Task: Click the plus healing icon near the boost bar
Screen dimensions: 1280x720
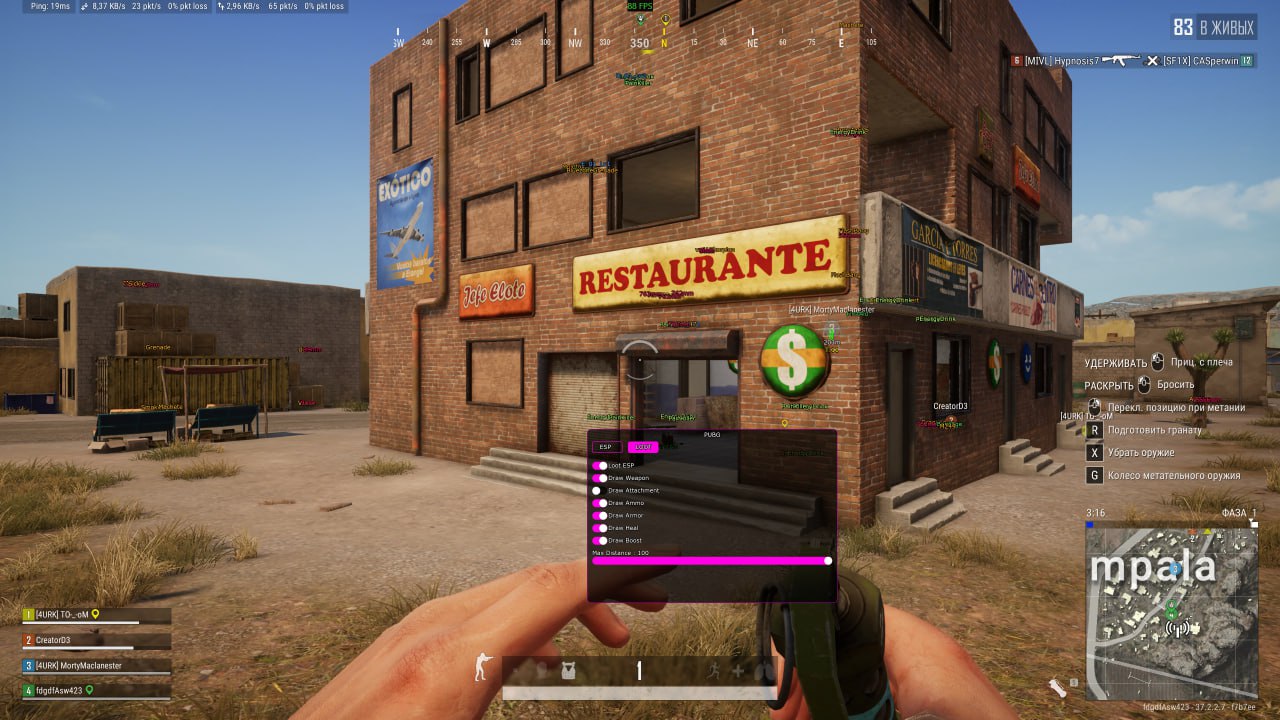Action: coord(737,670)
